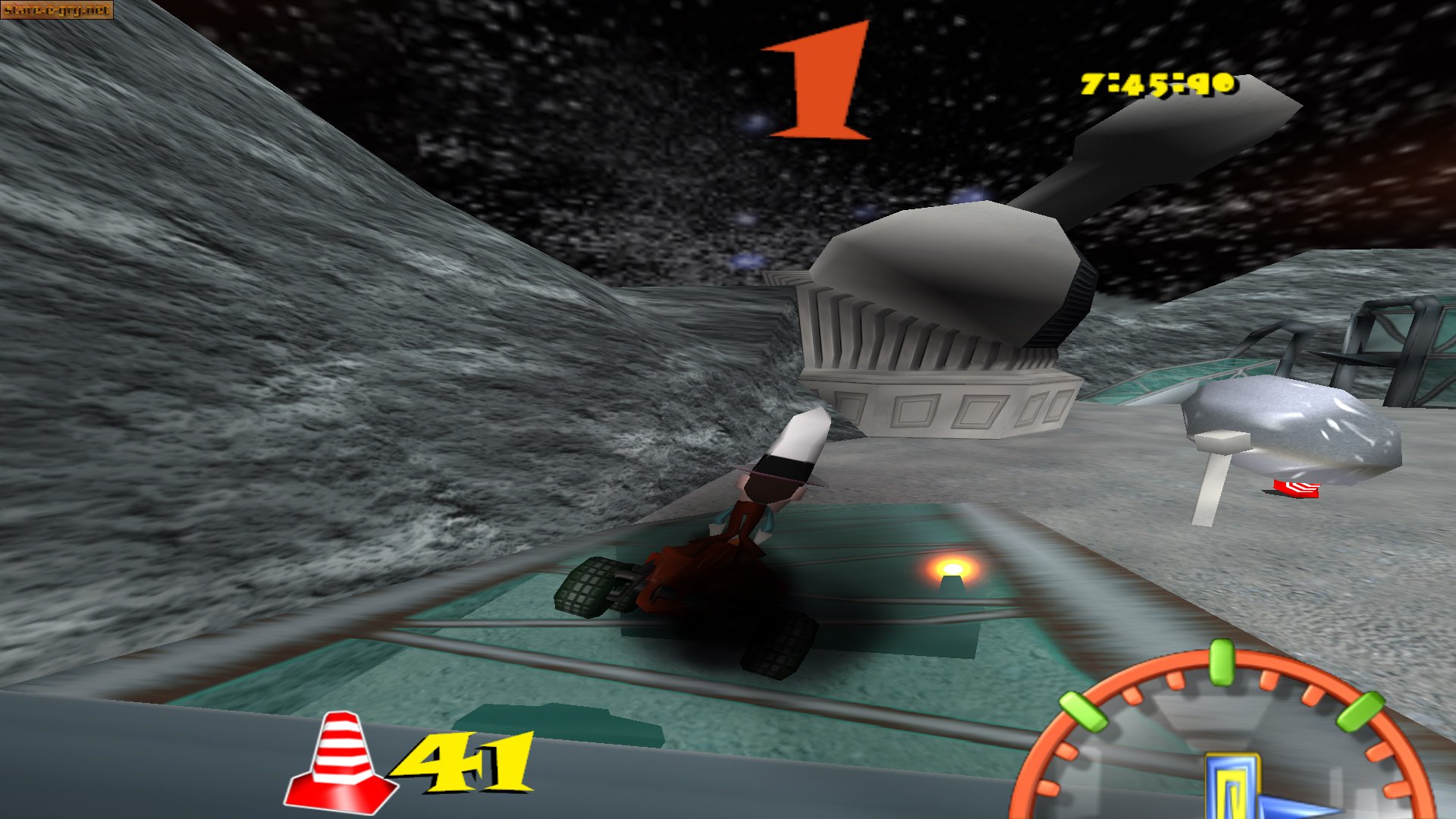Click the race timer showing 7:45:90
1456x819 pixels.
point(1156,82)
